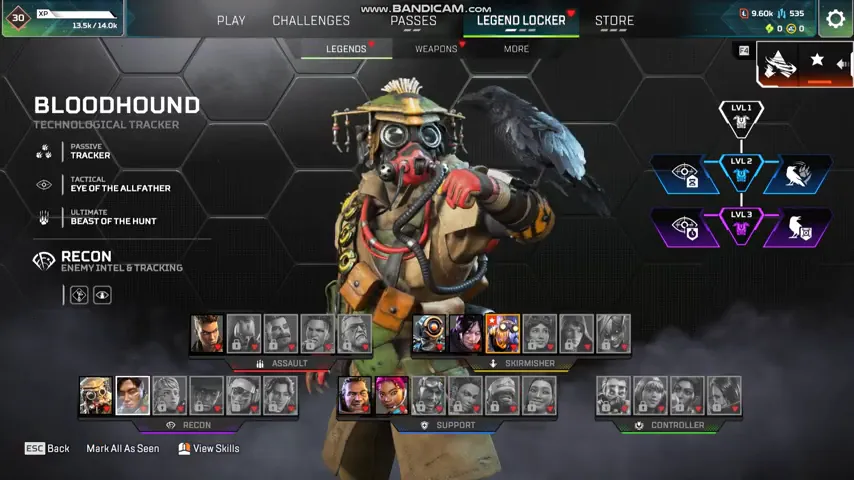Viewport: 854px width, 480px height.
Task: Show the Legends sub-tab
Action: pos(346,49)
